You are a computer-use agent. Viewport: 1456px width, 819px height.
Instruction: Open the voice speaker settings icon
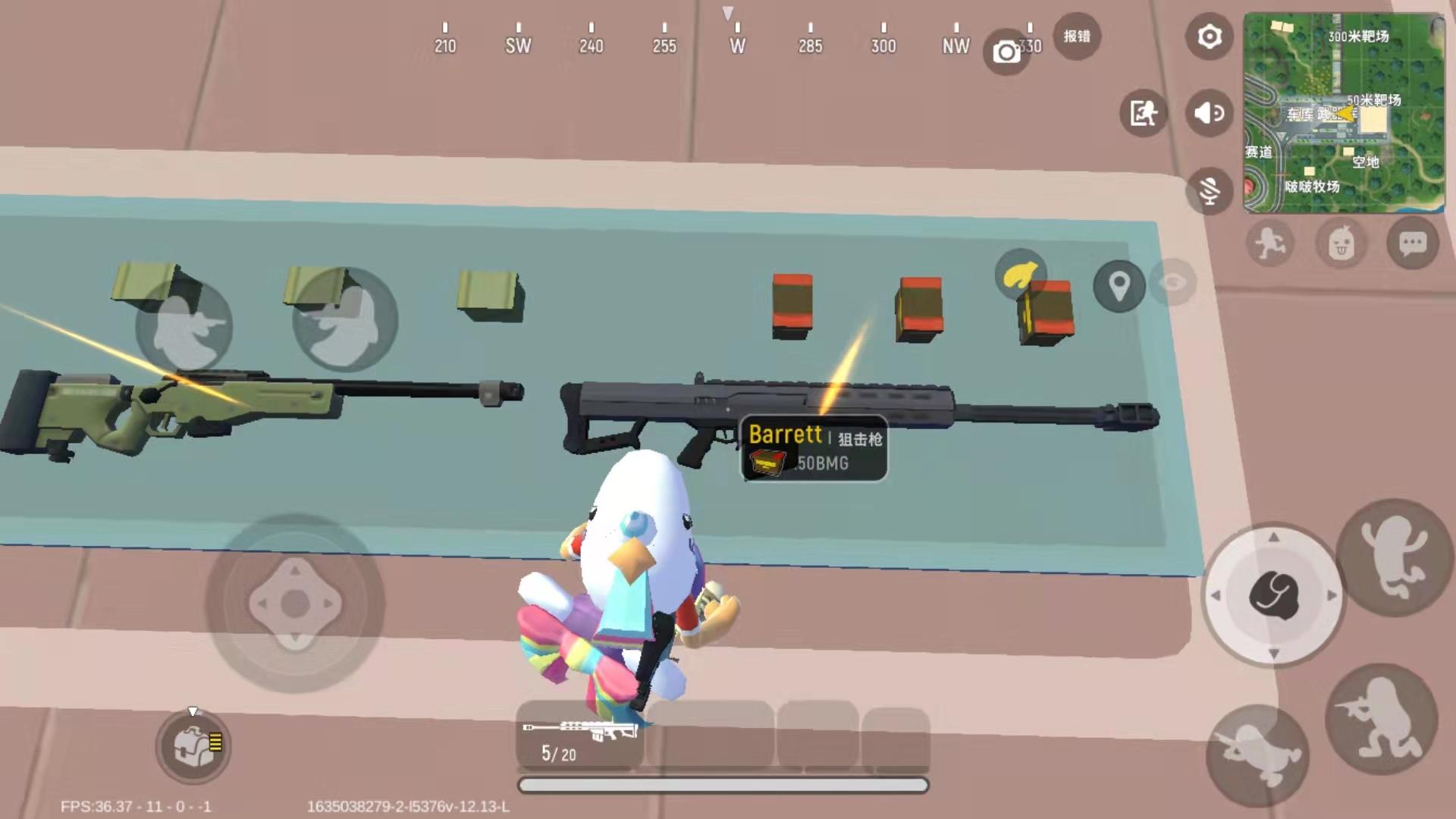[1209, 112]
